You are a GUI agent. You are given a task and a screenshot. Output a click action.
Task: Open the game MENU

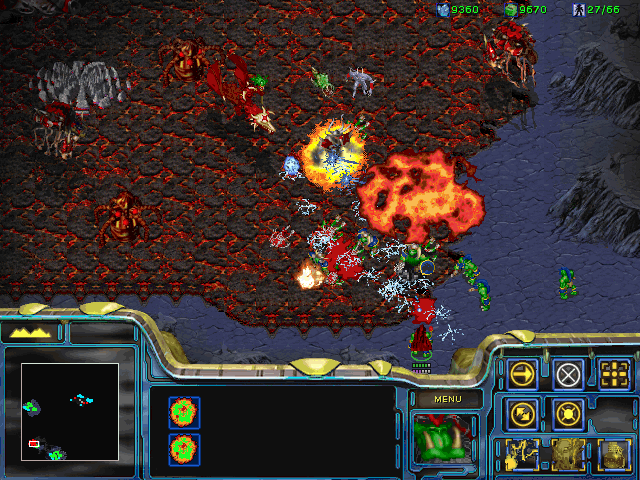coord(445,399)
